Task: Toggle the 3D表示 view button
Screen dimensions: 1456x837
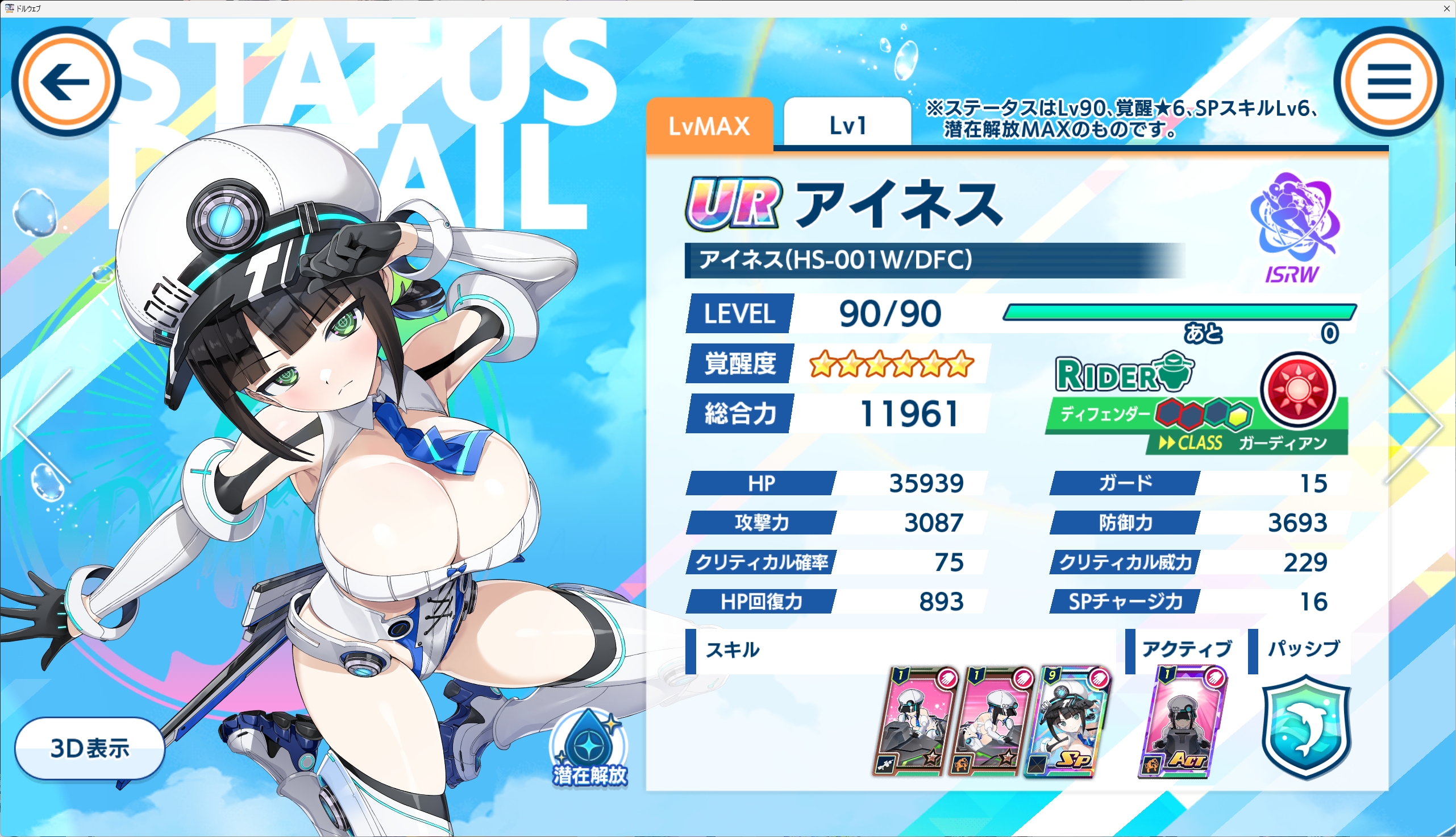Action: pos(90,748)
